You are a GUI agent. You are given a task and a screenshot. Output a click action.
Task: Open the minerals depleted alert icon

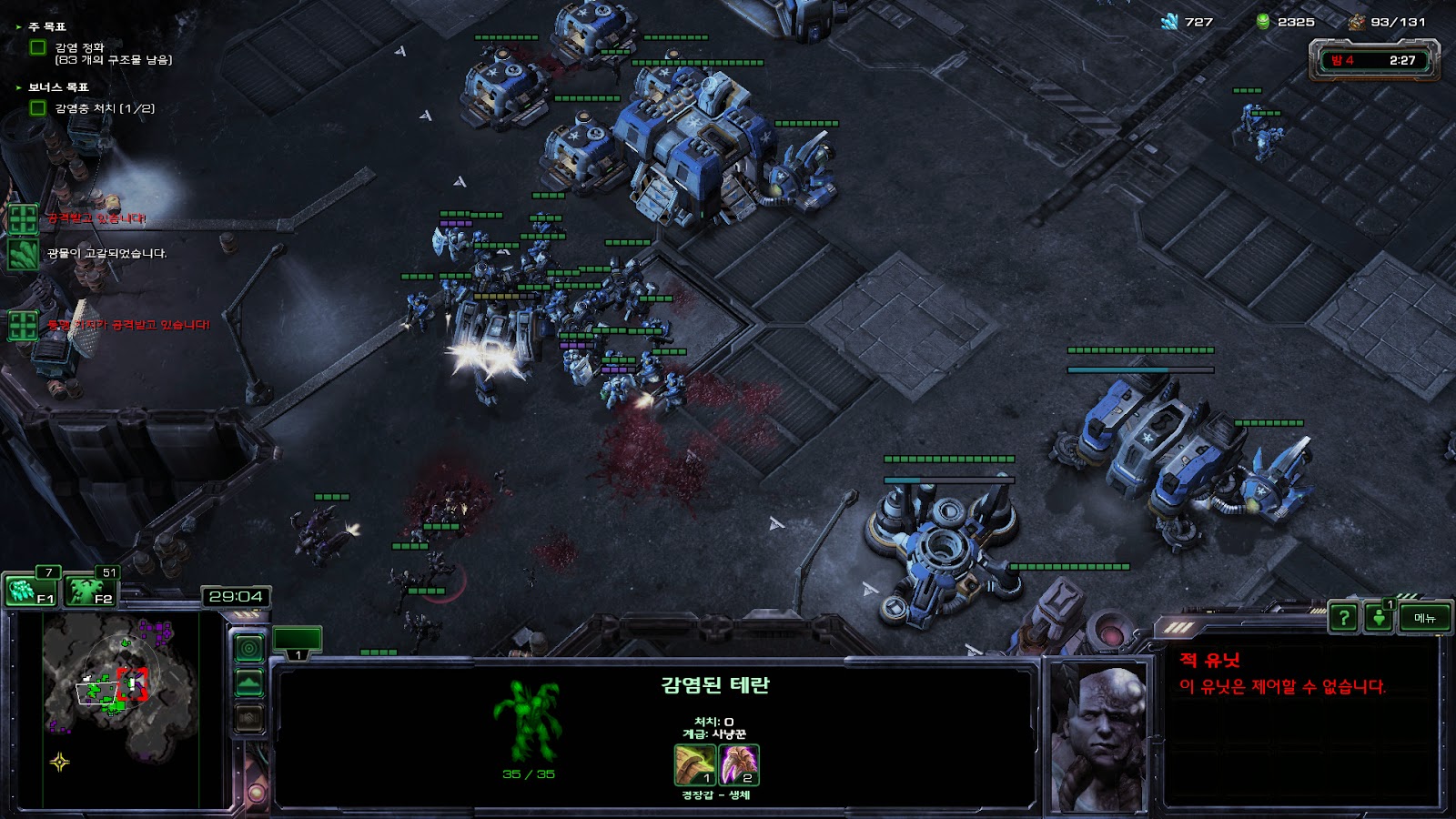tap(23, 254)
